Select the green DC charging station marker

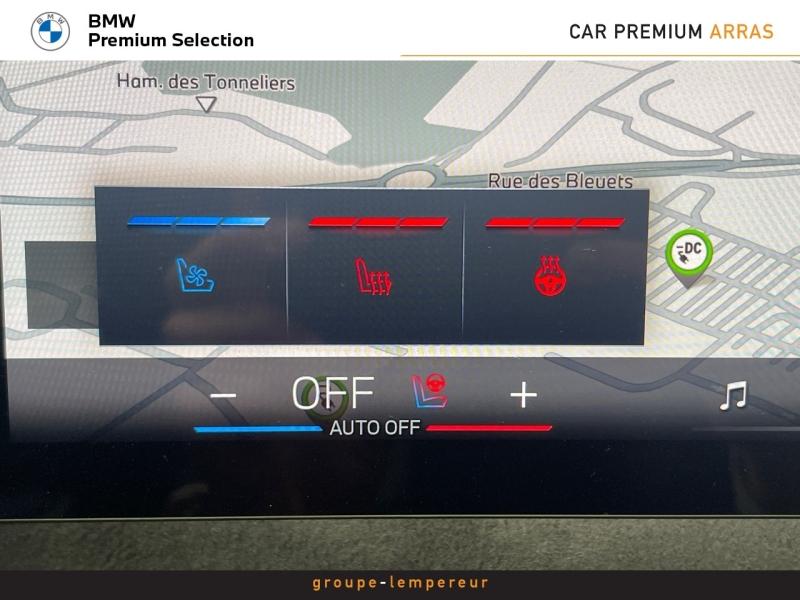click(x=688, y=253)
